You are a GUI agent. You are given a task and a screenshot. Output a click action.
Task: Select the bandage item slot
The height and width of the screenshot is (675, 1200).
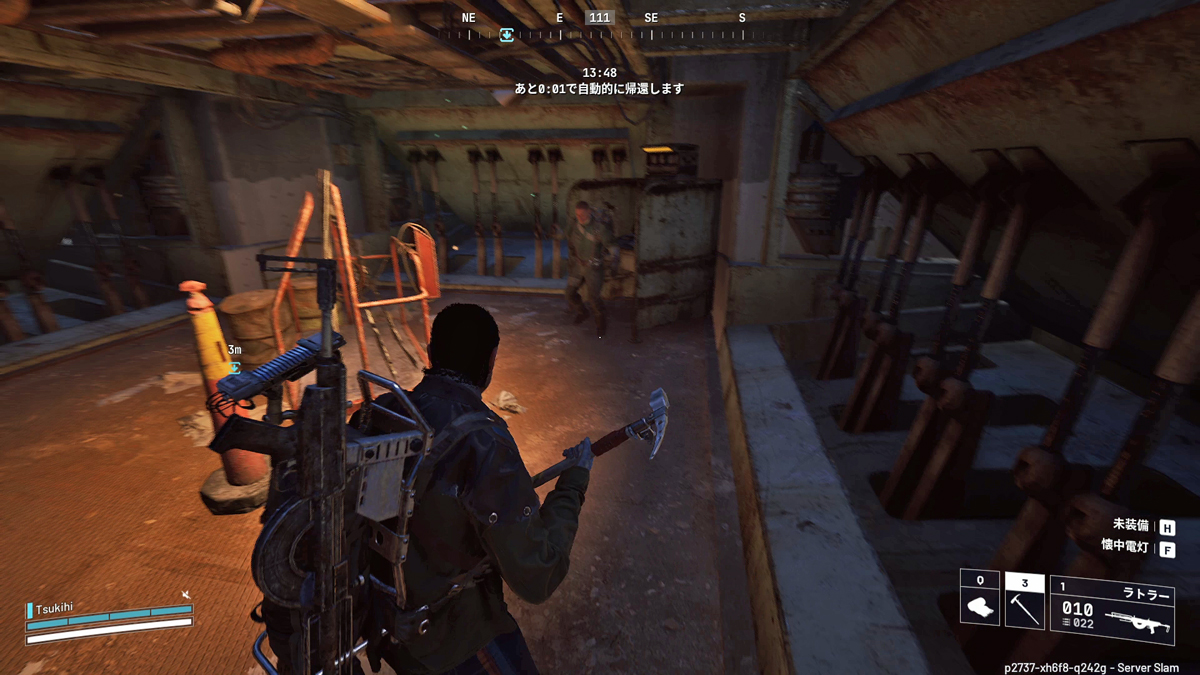pos(980,599)
